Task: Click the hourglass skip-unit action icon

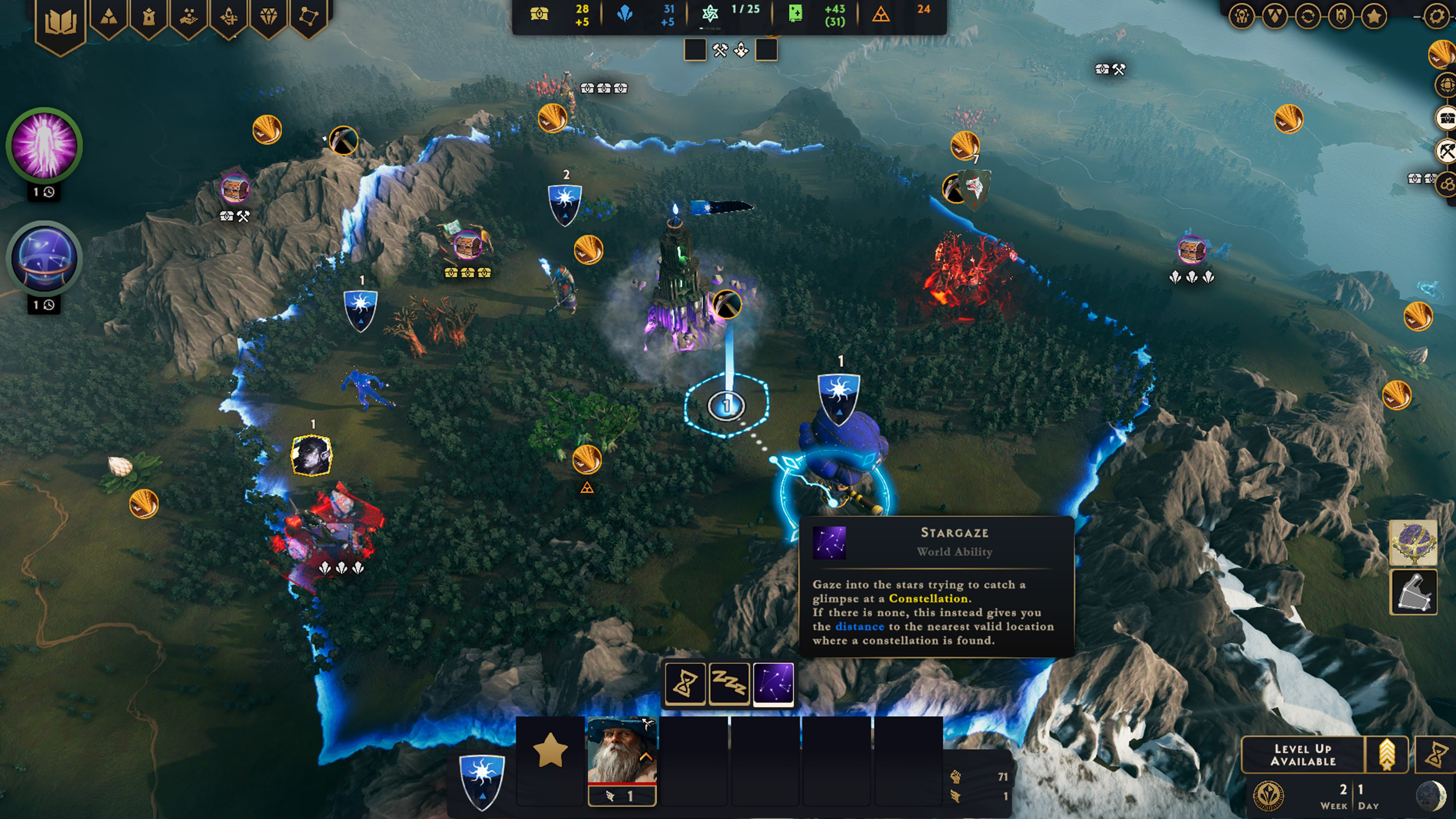Action: 686,684
